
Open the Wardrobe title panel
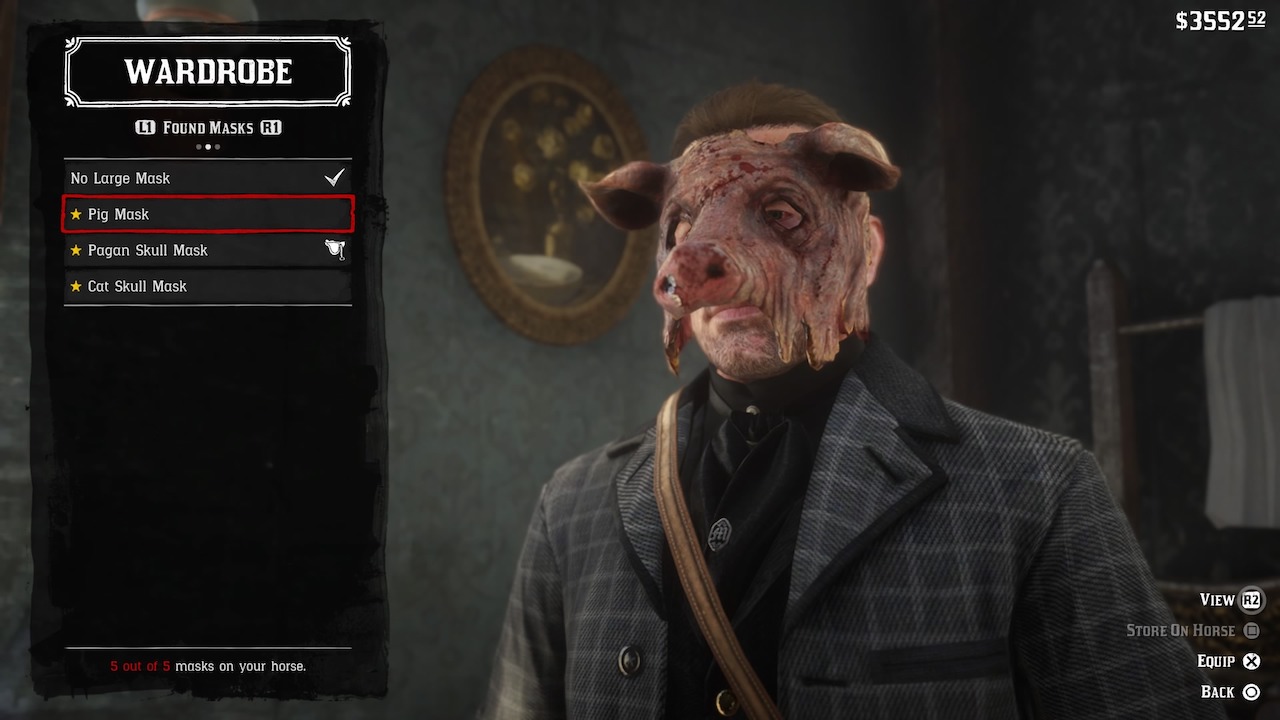click(207, 71)
